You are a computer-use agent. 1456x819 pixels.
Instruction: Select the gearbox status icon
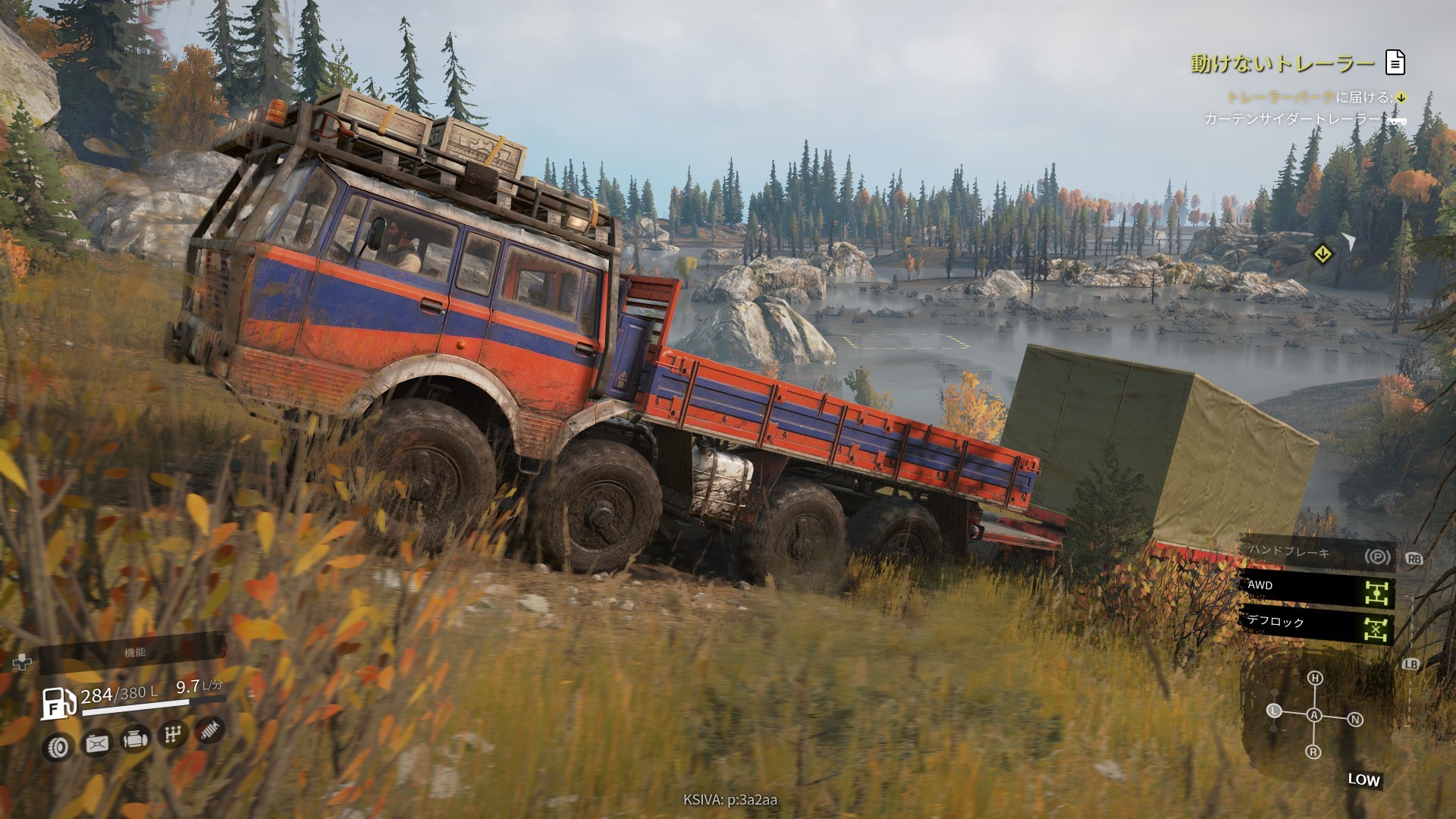(x=173, y=734)
